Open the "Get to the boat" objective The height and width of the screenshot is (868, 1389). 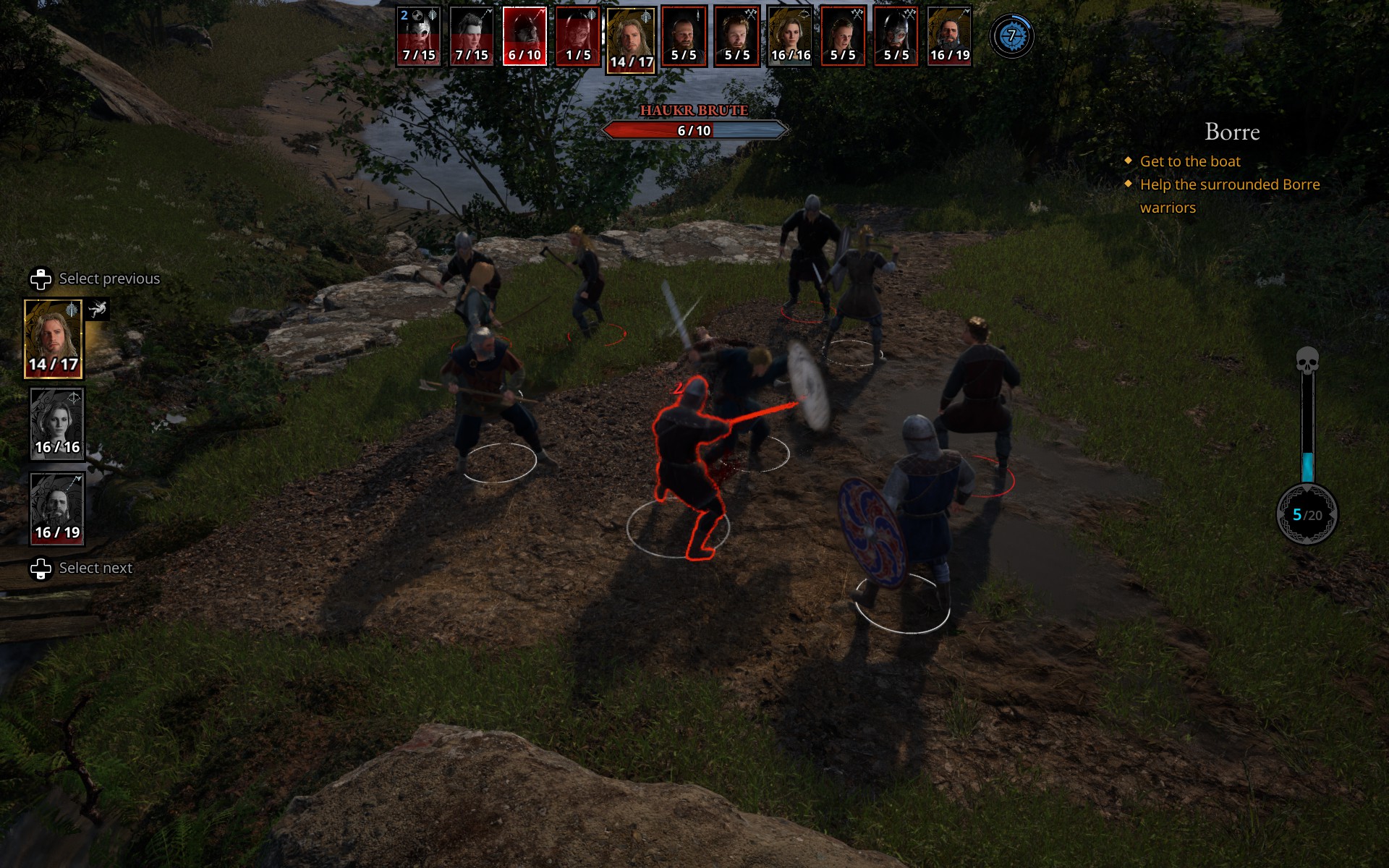tap(1189, 161)
